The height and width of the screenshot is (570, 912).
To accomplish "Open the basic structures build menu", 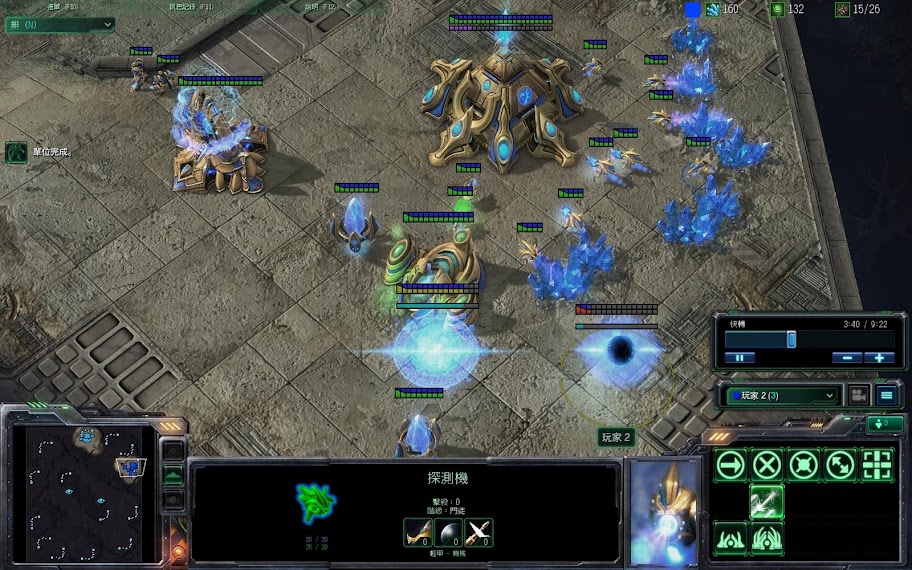I will click(731, 538).
